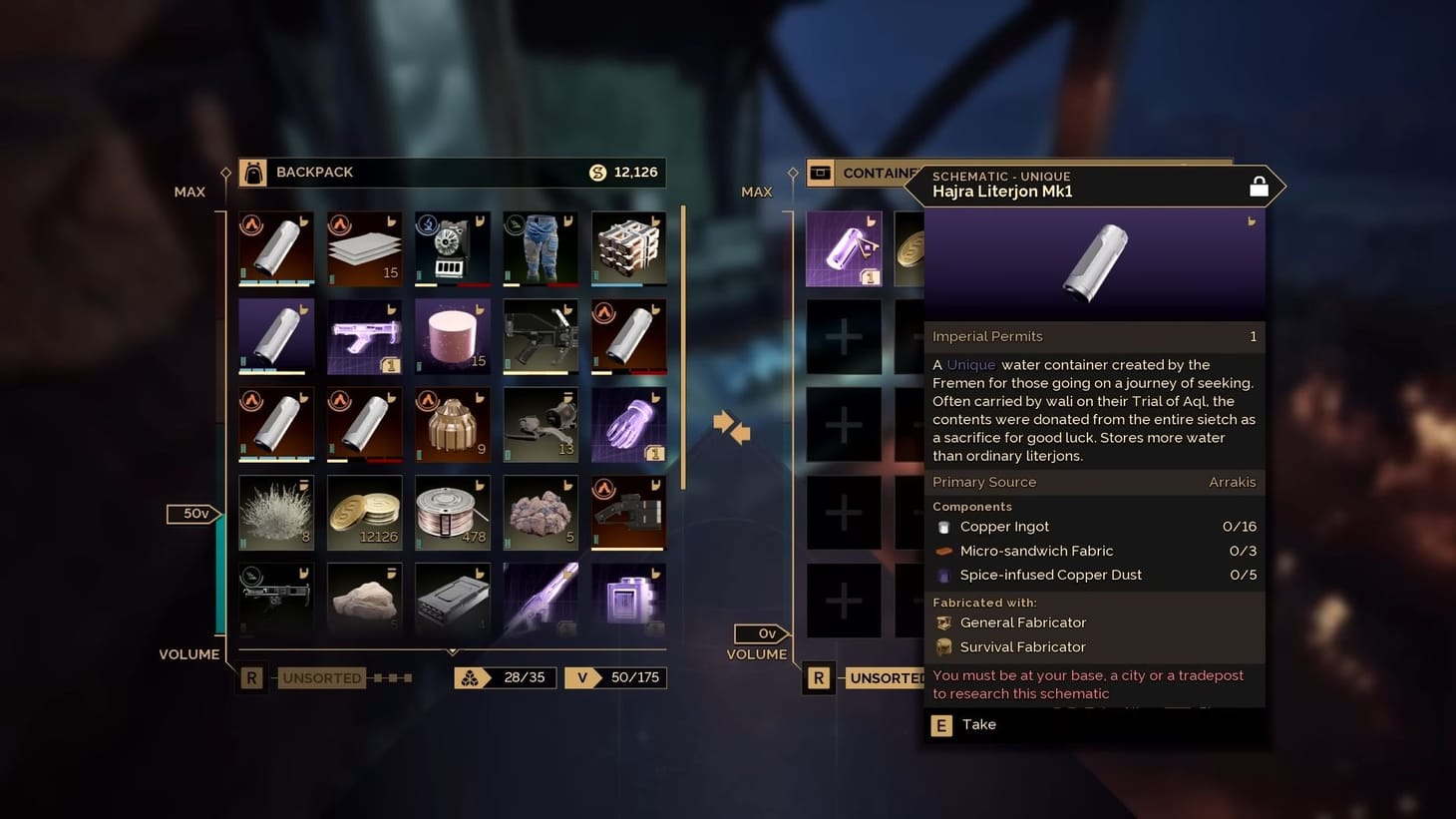The width and height of the screenshot is (1456, 819).
Task: Click the transfer arrows icon between inventories
Action: 732,427
